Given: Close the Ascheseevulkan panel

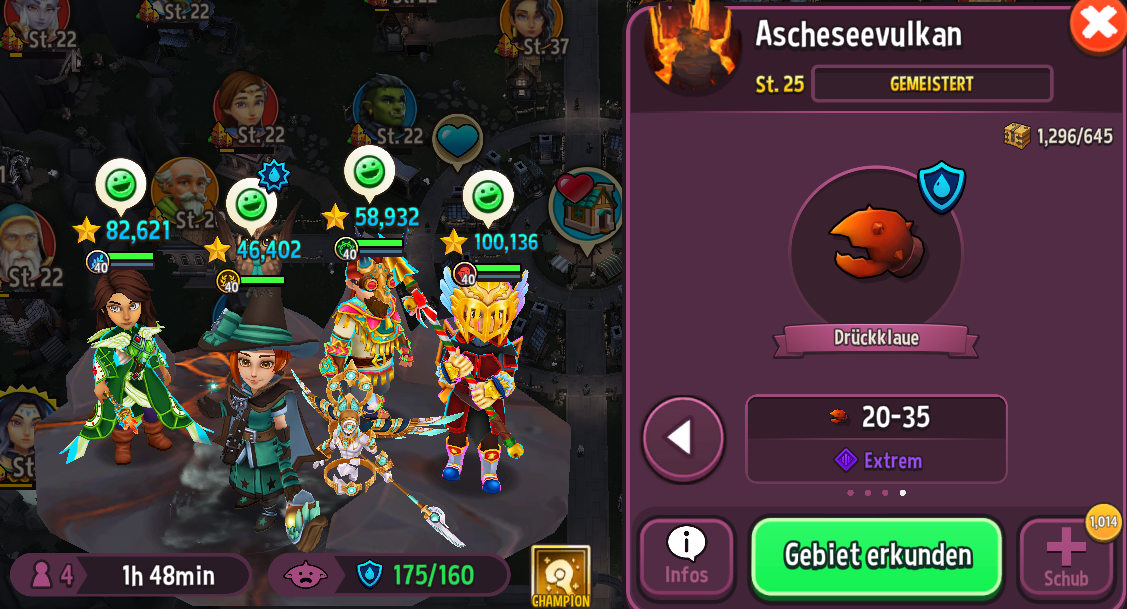Looking at the screenshot, I should click(1098, 23).
